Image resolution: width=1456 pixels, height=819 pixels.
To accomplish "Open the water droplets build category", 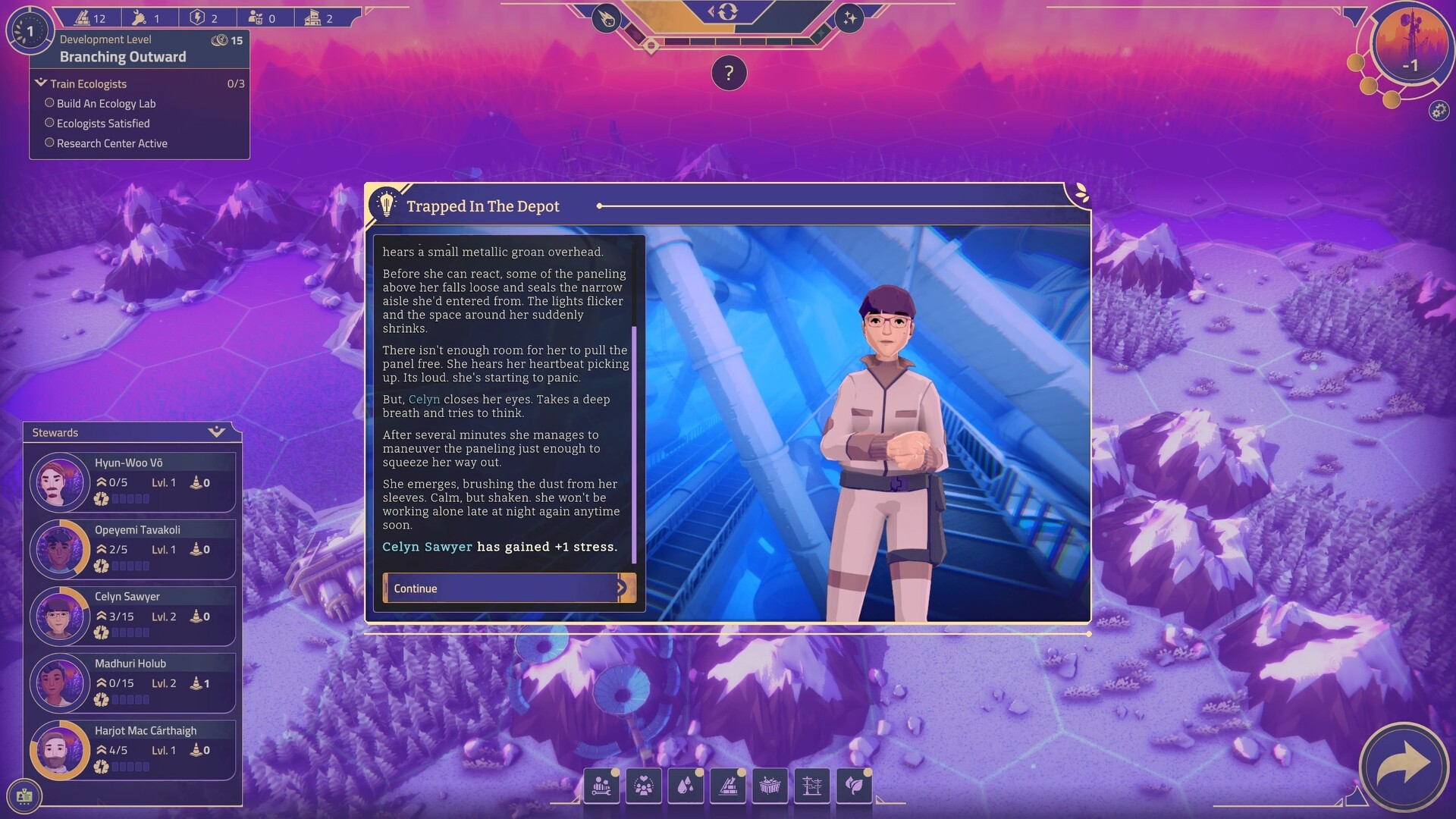I will pyautogui.click(x=686, y=786).
